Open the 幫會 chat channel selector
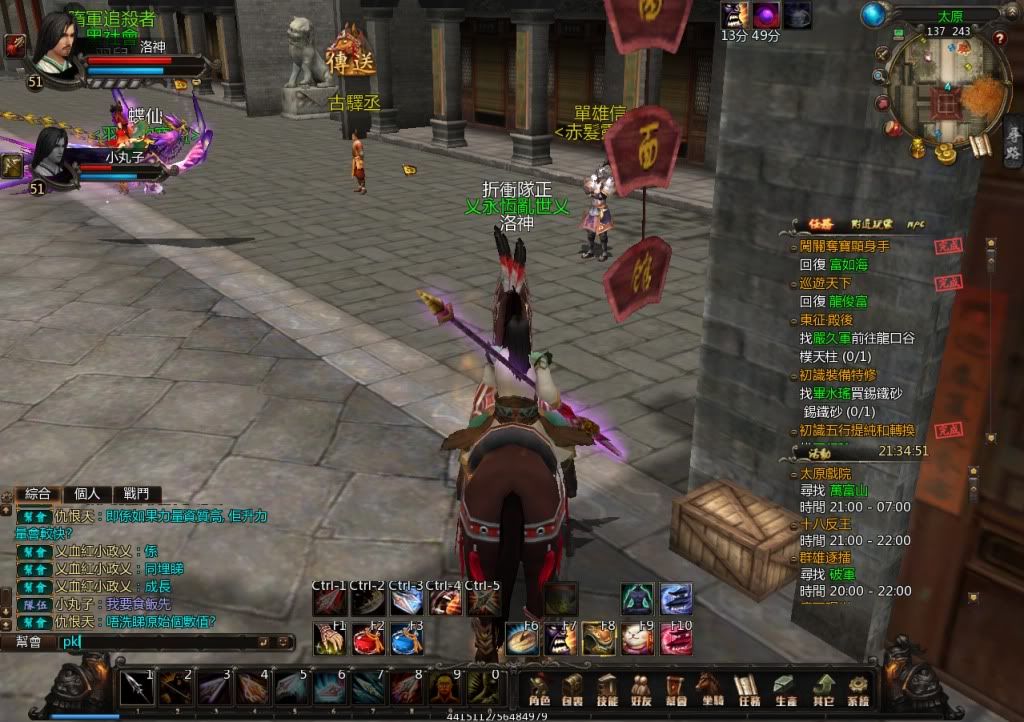1024x722 pixels. tap(28, 642)
